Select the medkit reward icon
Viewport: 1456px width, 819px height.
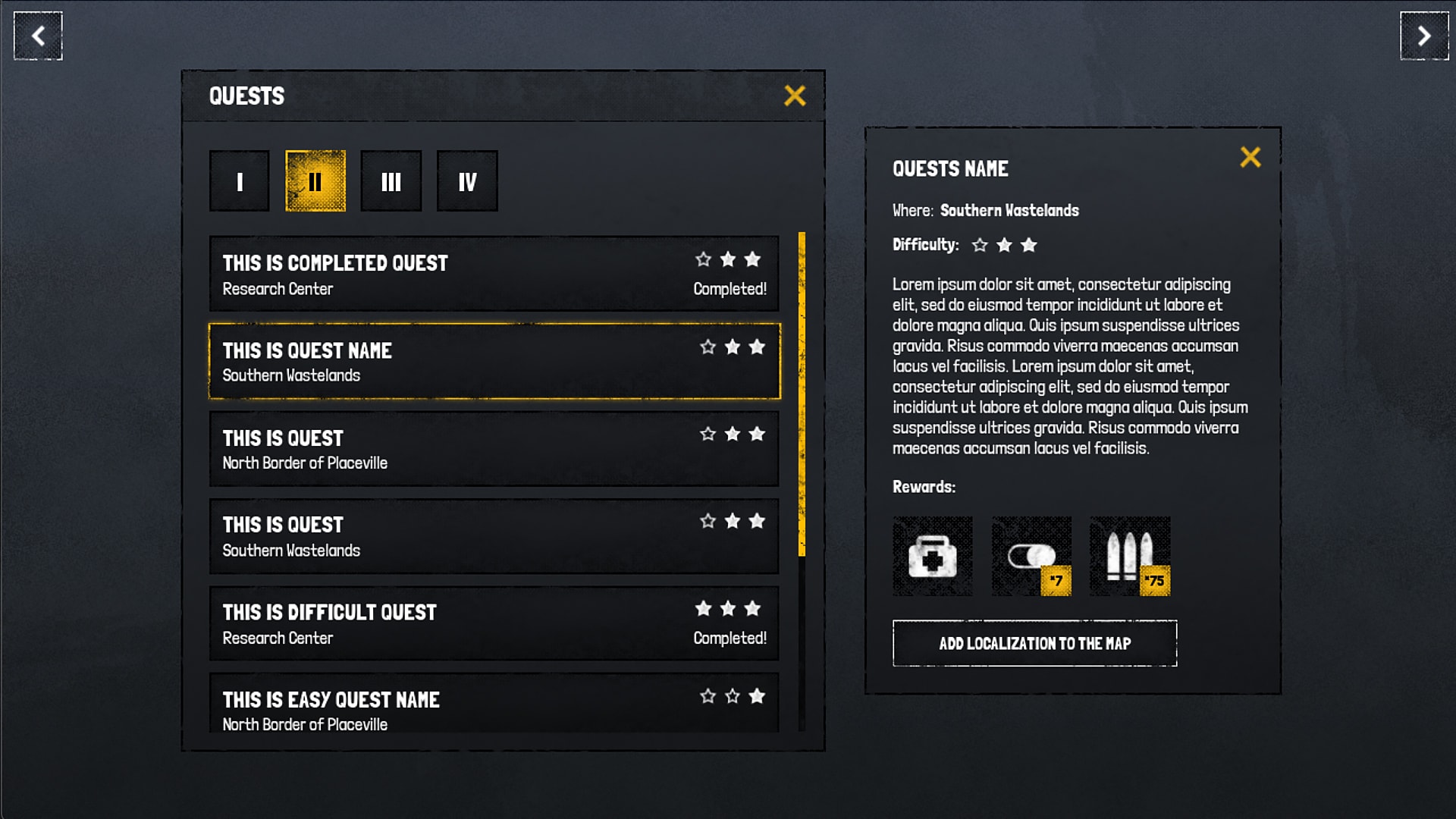(932, 556)
